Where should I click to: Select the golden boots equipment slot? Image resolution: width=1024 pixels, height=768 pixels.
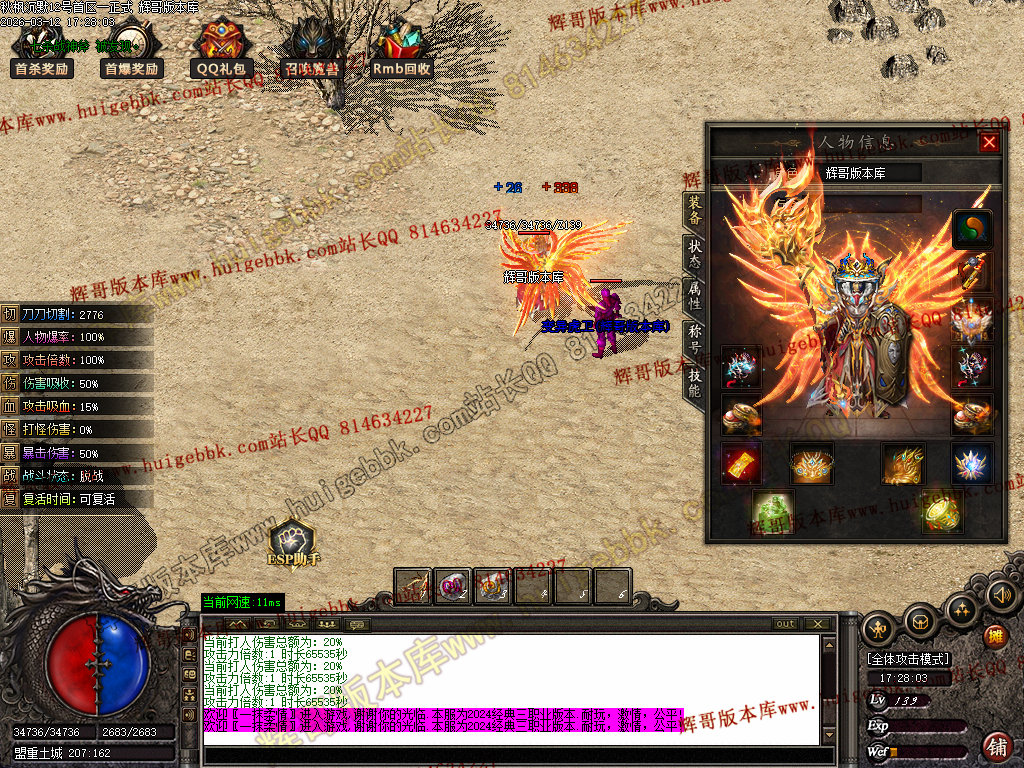point(902,464)
